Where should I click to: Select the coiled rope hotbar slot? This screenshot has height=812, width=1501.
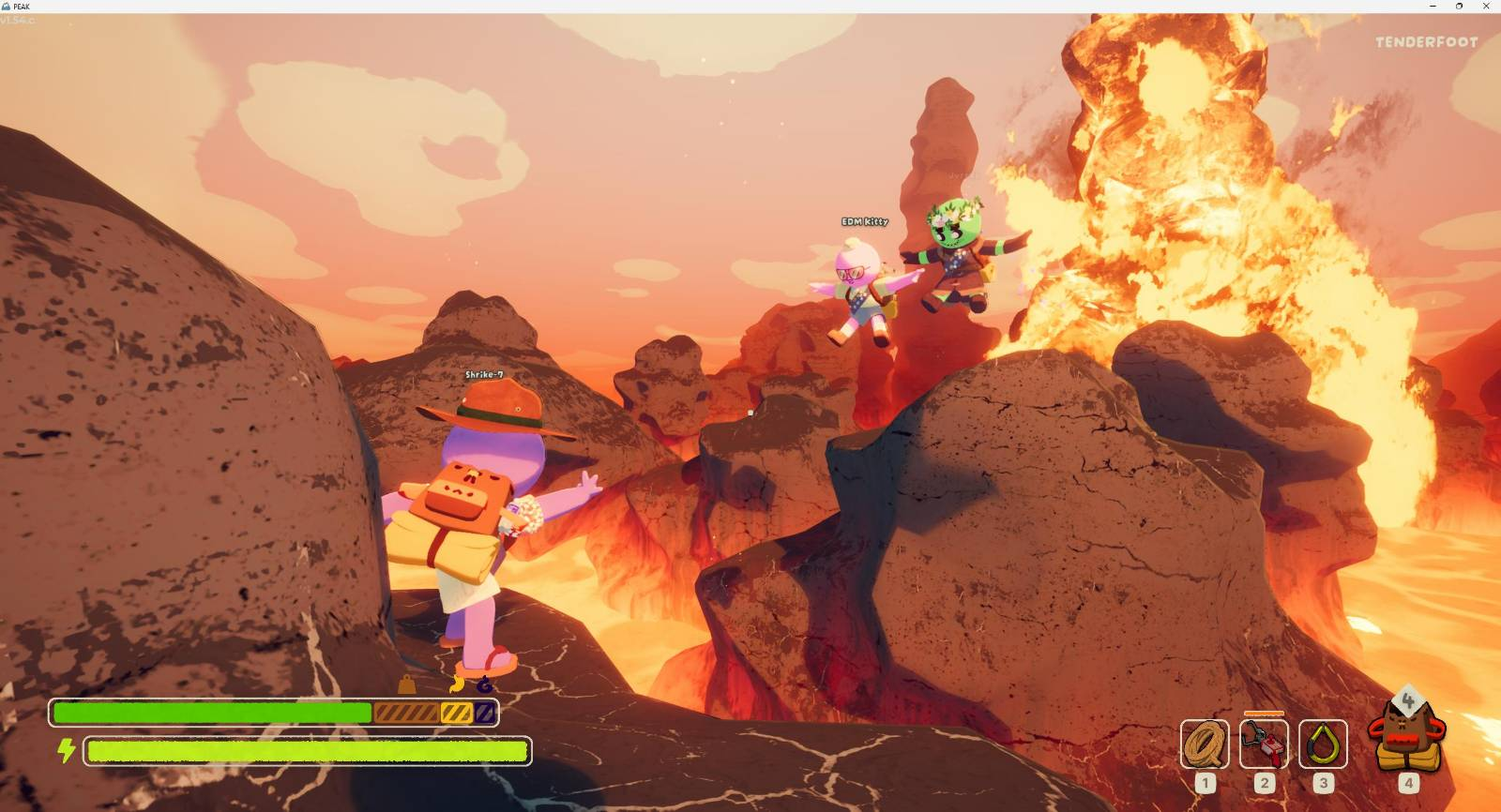(x=1205, y=744)
